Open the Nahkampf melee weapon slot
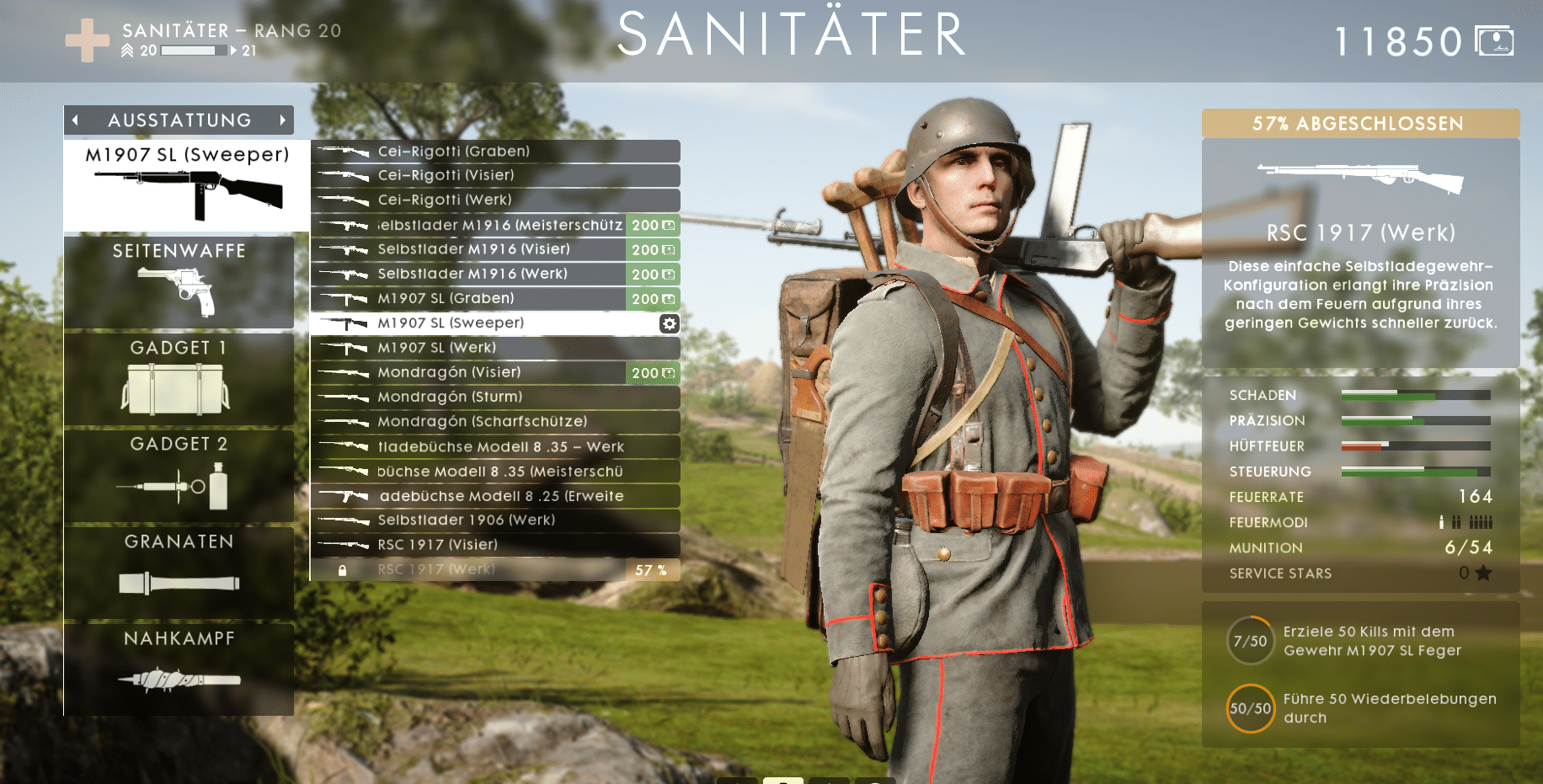The image size is (1543, 784). pos(179,669)
